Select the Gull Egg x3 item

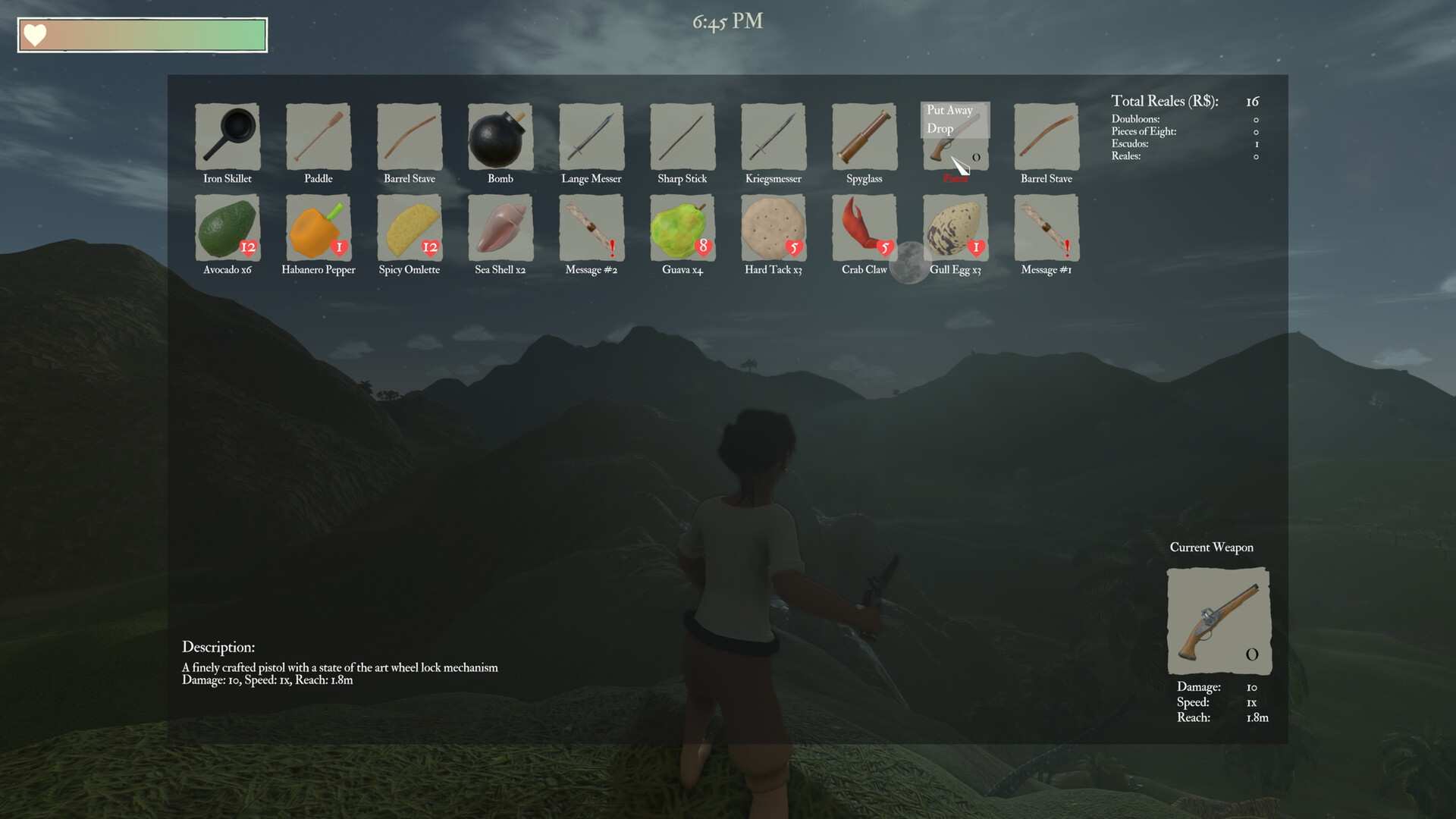coord(955,227)
